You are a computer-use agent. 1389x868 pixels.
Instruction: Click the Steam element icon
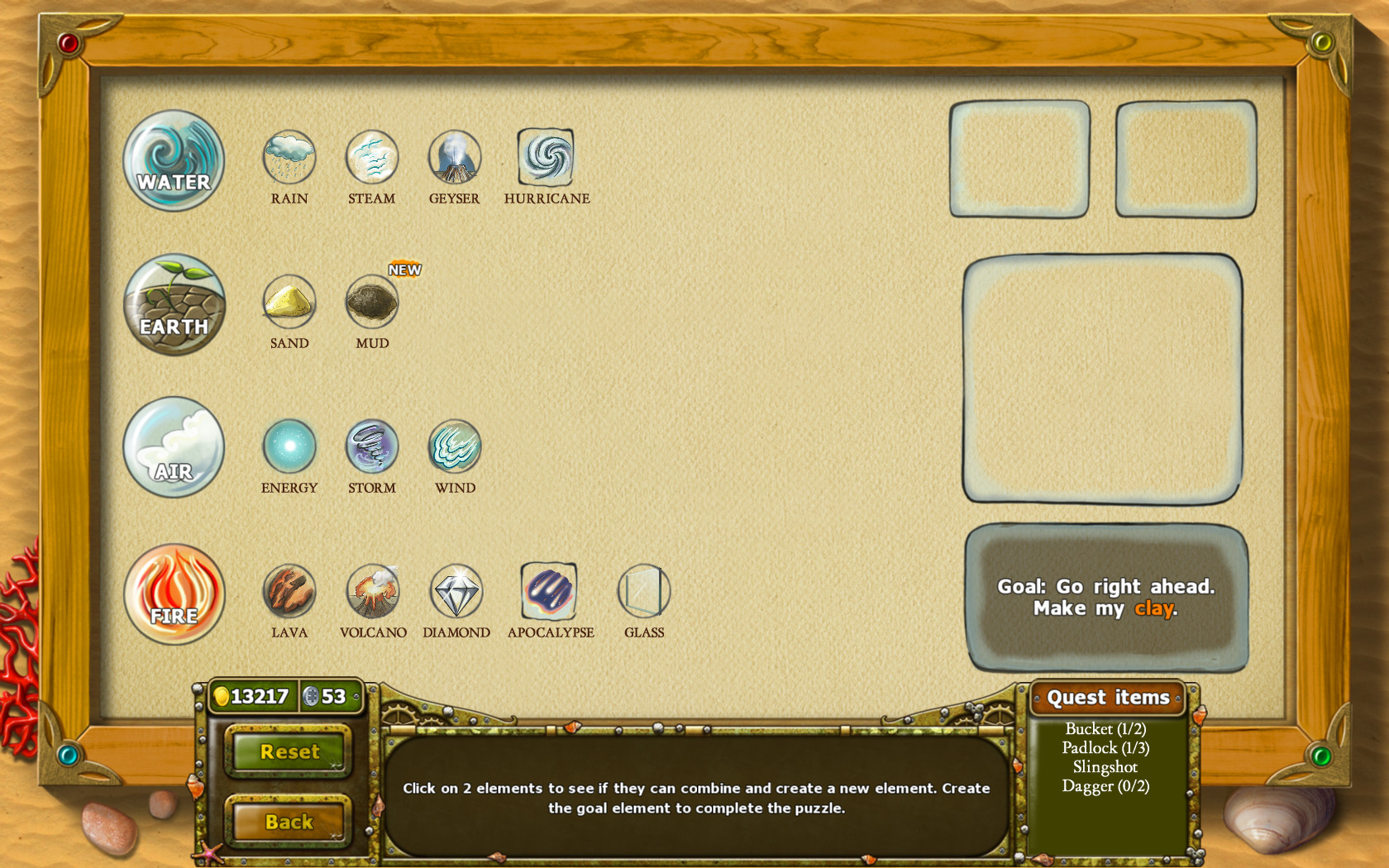pyautogui.click(x=371, y=157)
